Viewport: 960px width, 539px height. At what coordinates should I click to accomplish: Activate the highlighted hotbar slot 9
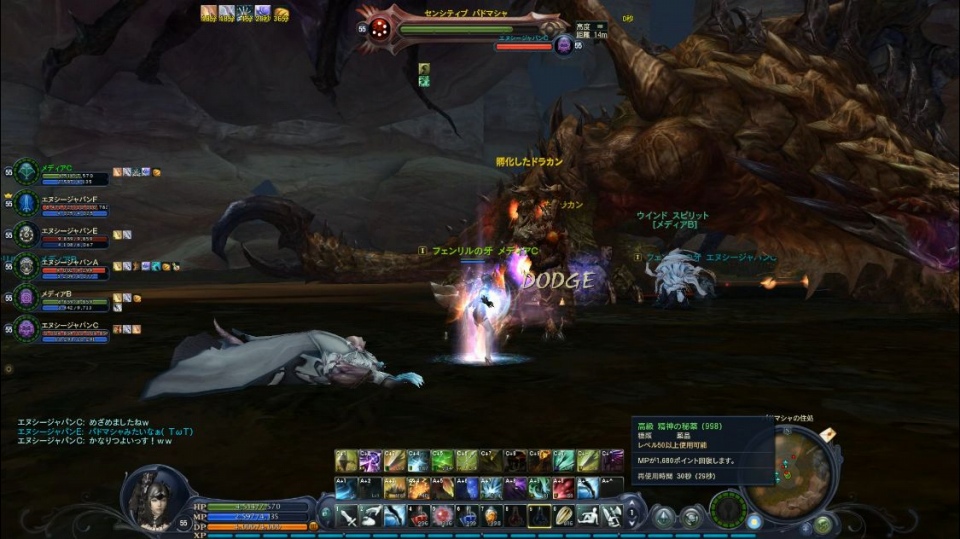(539, 516)
